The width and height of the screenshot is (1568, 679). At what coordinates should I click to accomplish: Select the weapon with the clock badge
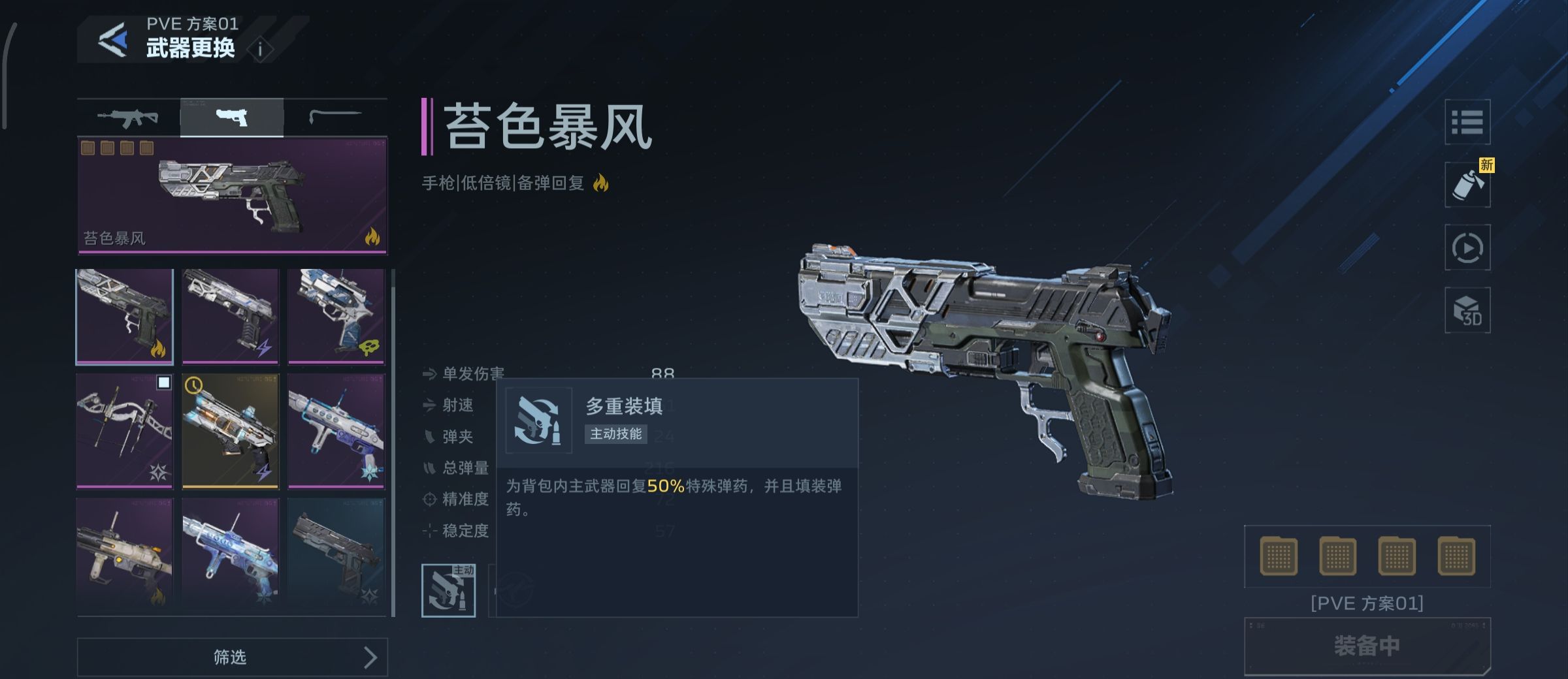pyautogui.click(x=230, y=426)
